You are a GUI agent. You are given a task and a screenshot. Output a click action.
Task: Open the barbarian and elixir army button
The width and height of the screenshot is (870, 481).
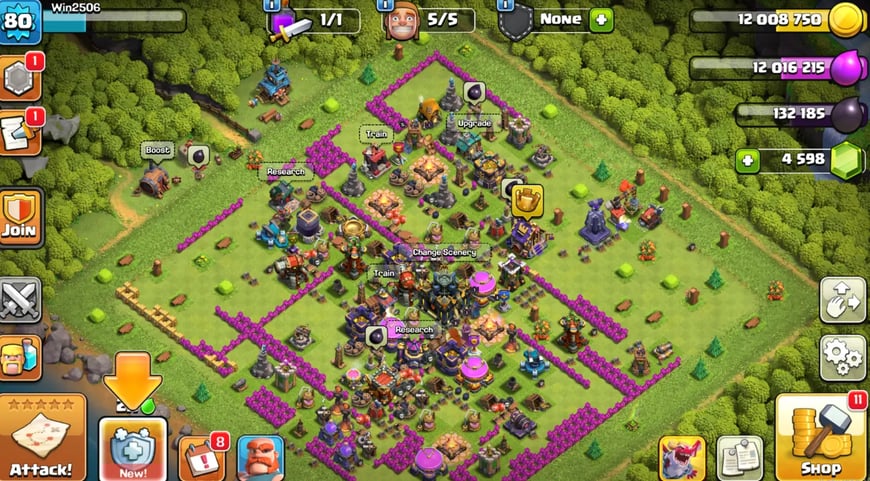click(20, 355)
